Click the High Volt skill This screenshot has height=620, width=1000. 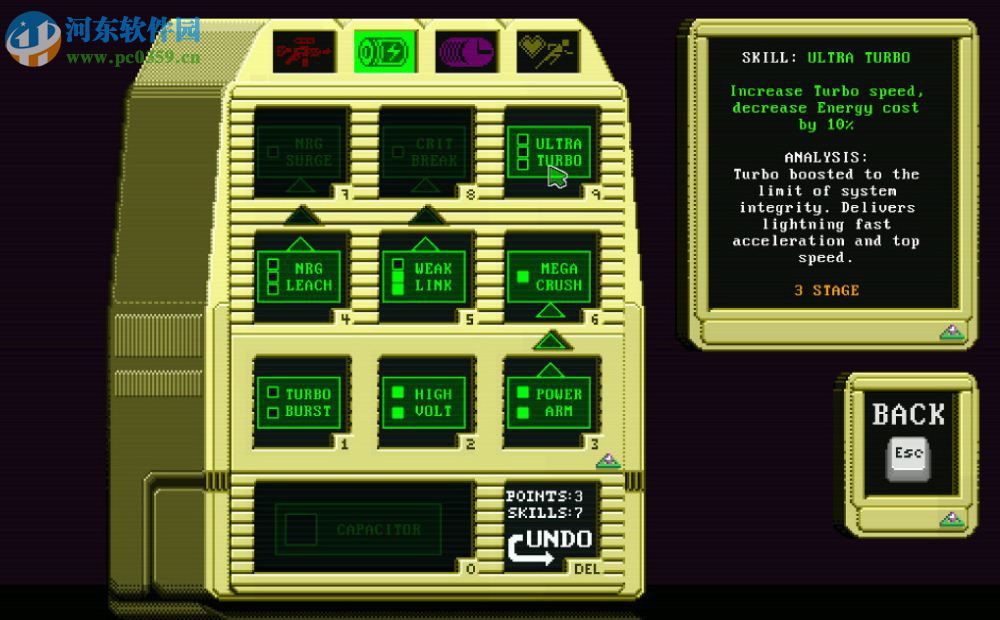pos(425,402)
